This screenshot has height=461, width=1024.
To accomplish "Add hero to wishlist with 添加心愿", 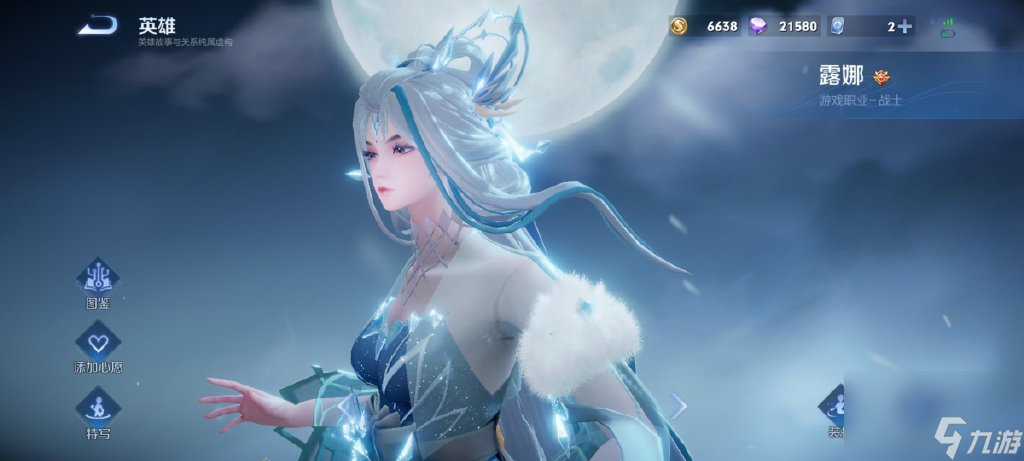I will [98, 342].
